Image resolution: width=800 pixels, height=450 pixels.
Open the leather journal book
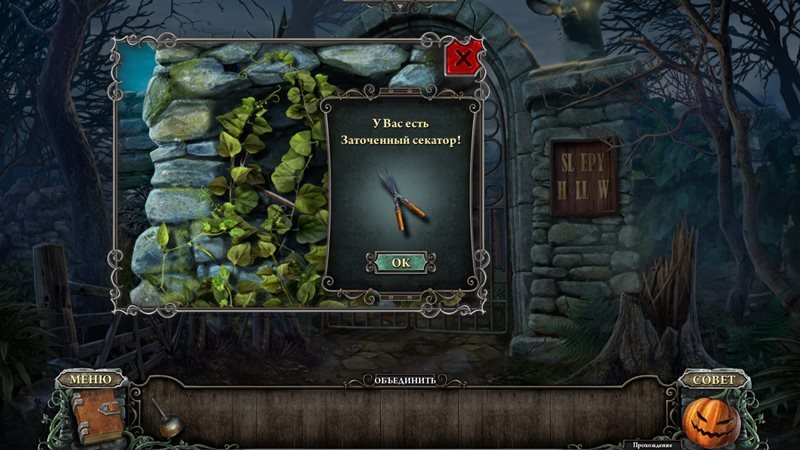(x=92, y=412)
